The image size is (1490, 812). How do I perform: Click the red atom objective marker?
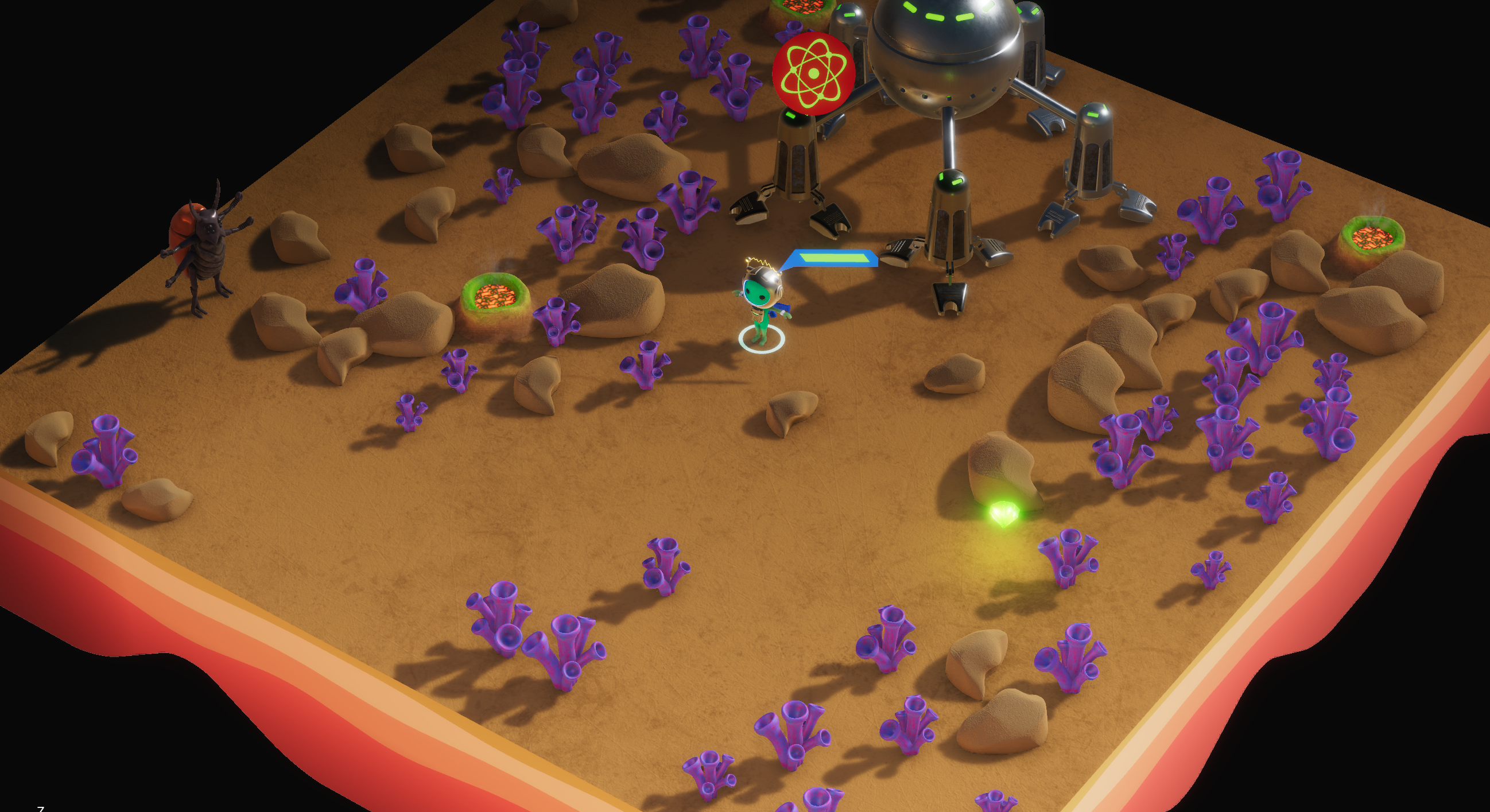click(813, 73)
